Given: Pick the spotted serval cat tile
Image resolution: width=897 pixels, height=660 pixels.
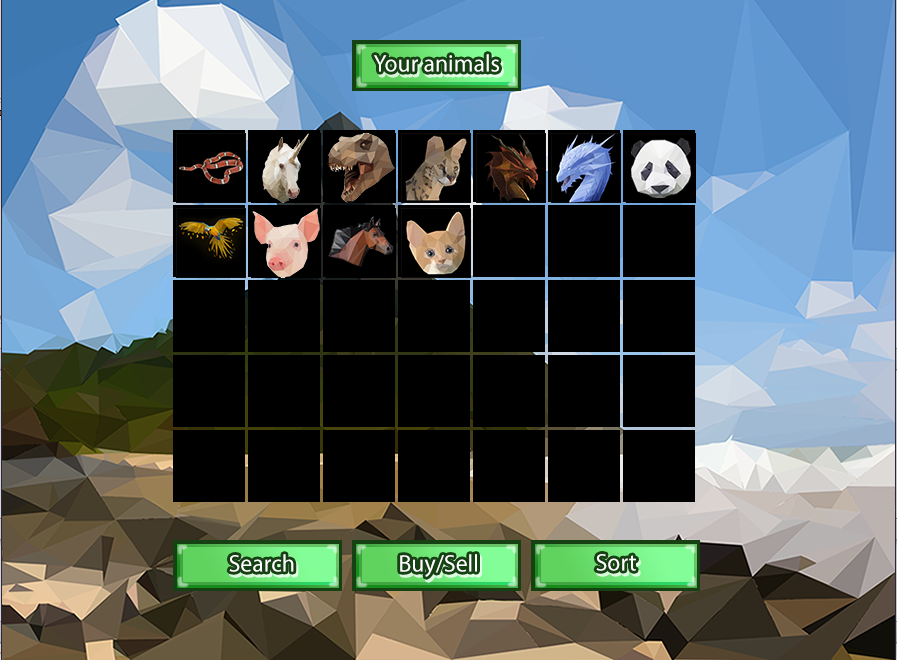Looking at the screenshot, I should click(434, 166).
